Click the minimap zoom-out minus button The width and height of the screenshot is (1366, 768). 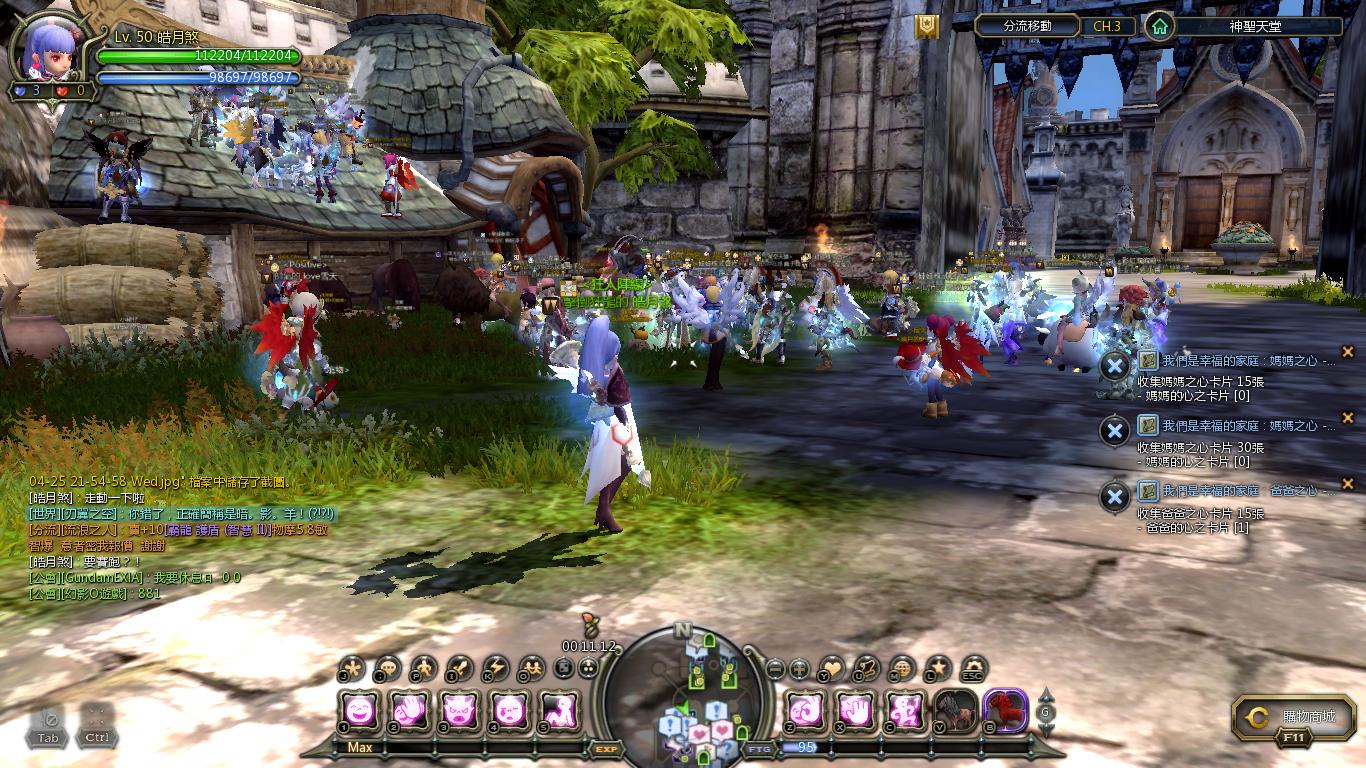click(x=775, y=669)
